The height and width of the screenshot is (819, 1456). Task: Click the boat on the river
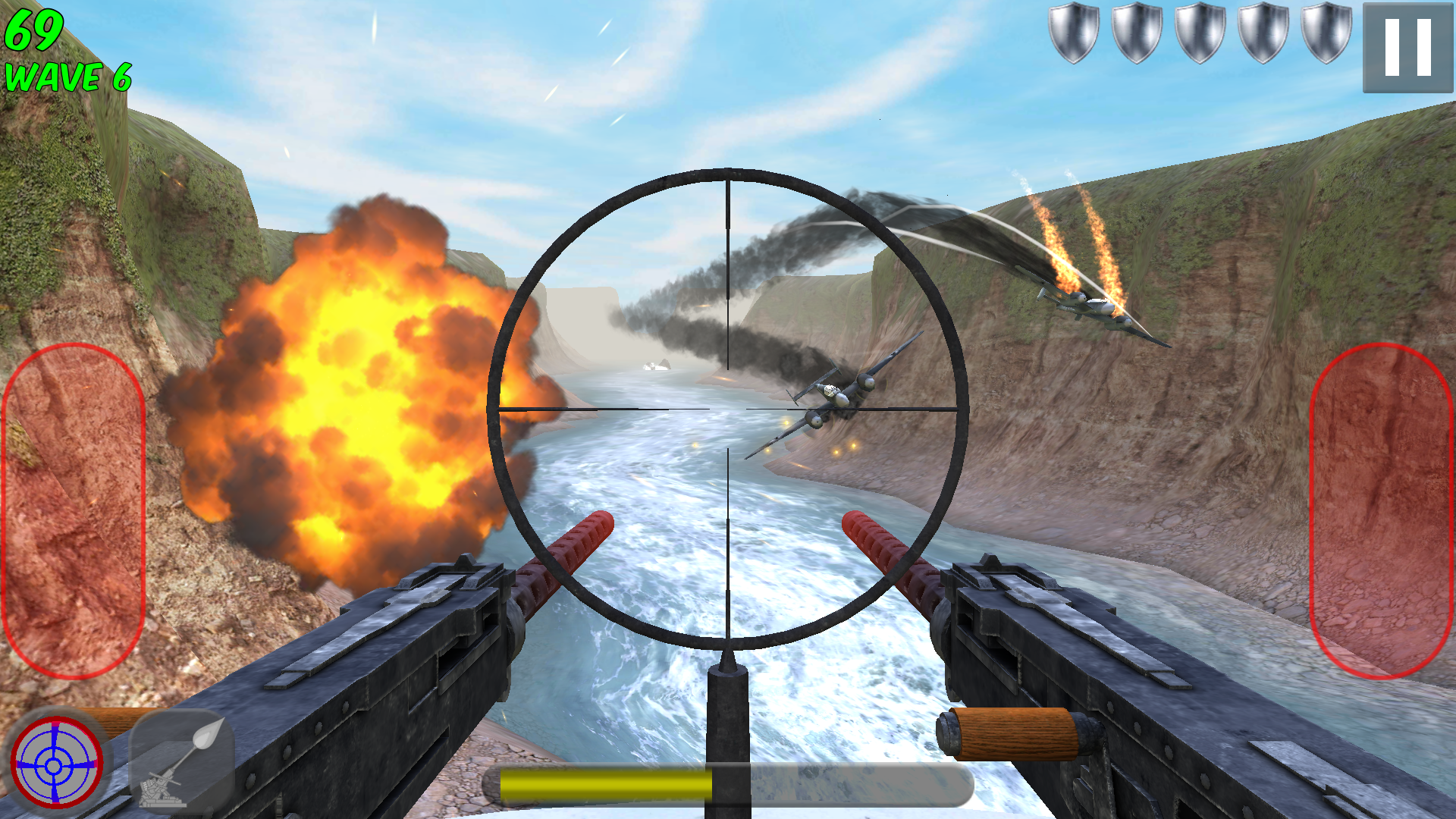tap(657, 366)
